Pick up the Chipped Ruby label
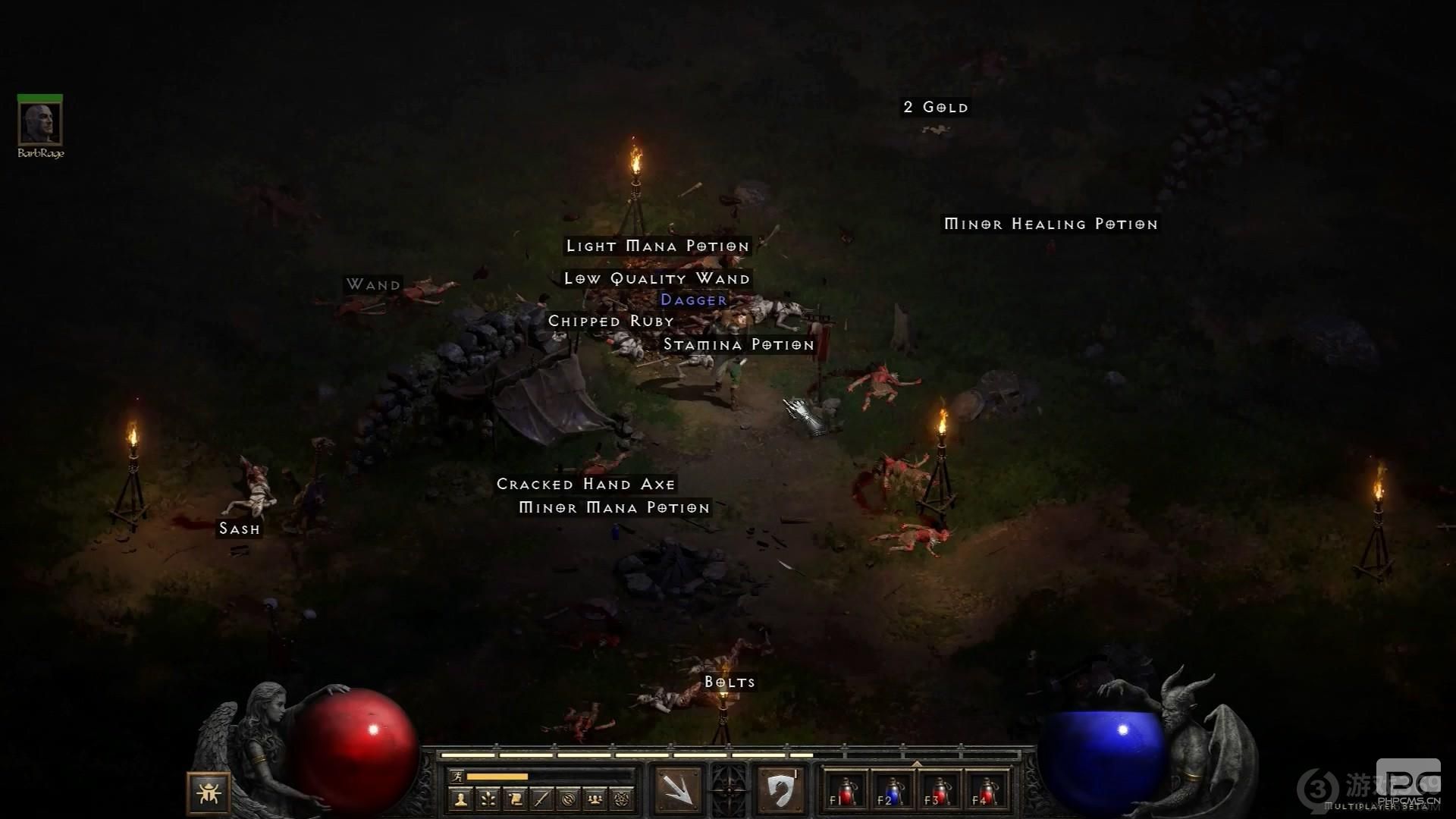The width and height of the screenshot is (1456, 819). [611, 321]
